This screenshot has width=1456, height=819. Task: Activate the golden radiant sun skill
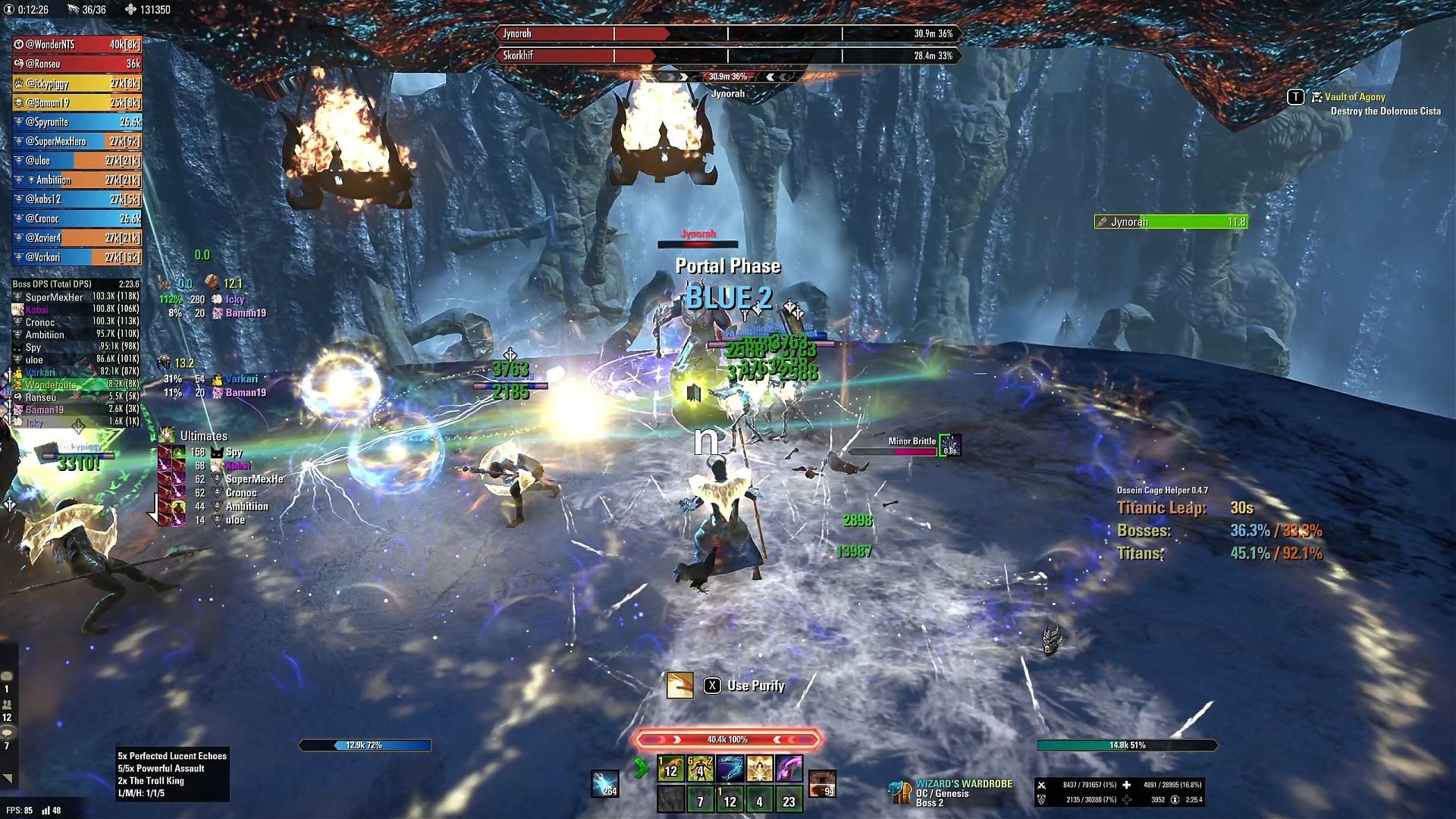[759, 769]
